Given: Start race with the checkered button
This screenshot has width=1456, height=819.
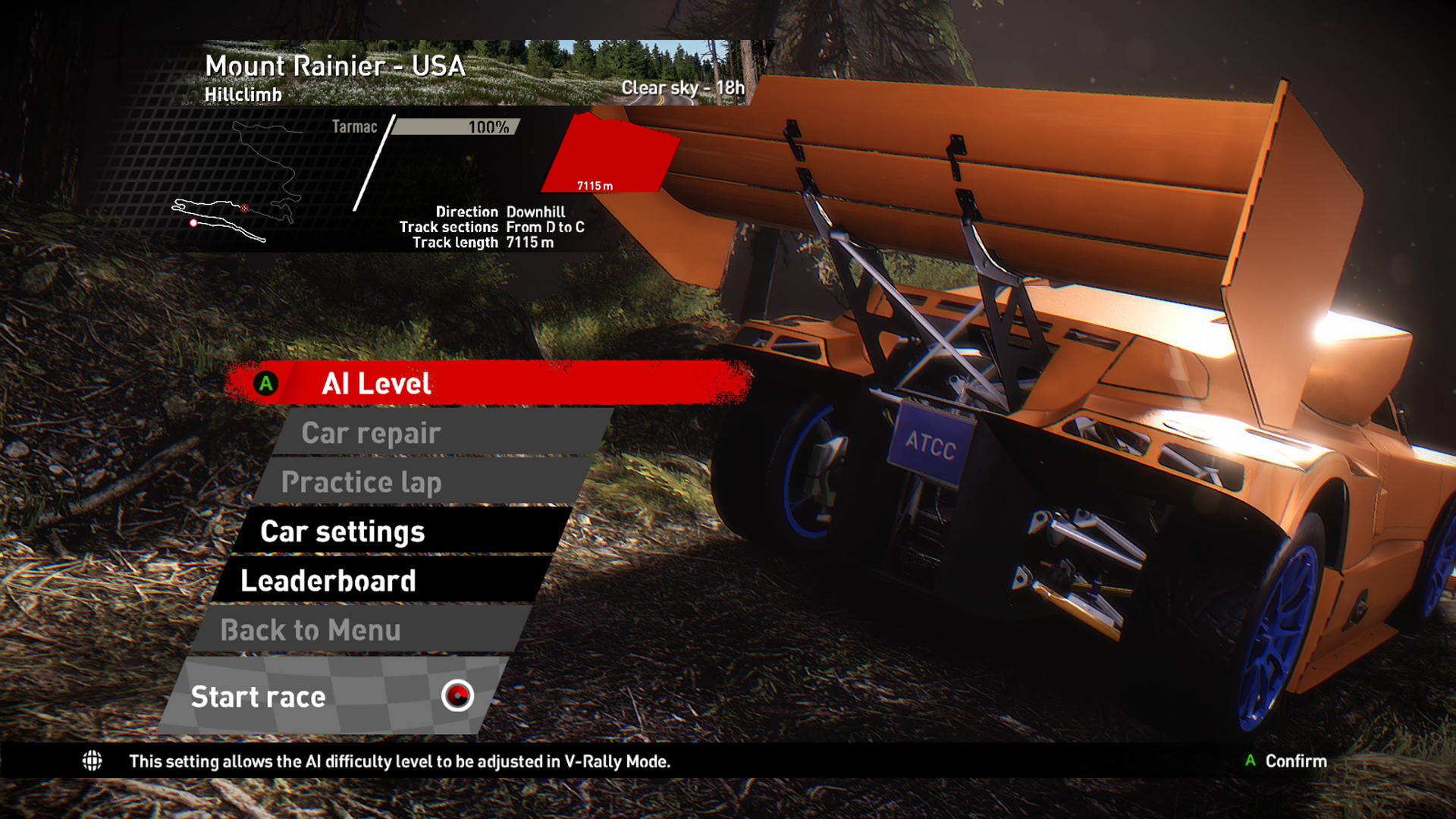Looking at the screenshot, I should tap(334, 696).
